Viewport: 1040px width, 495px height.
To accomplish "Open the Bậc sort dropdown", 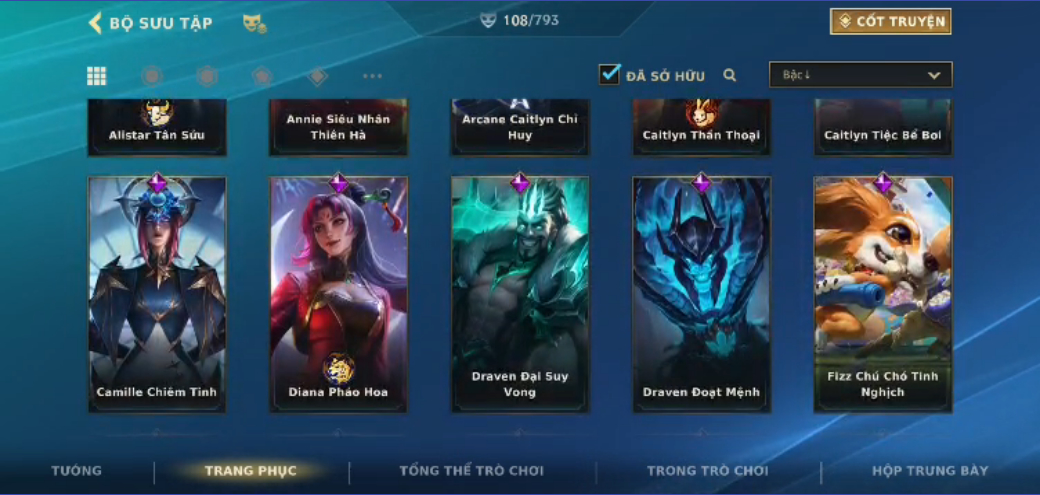I will pos(860,75).
